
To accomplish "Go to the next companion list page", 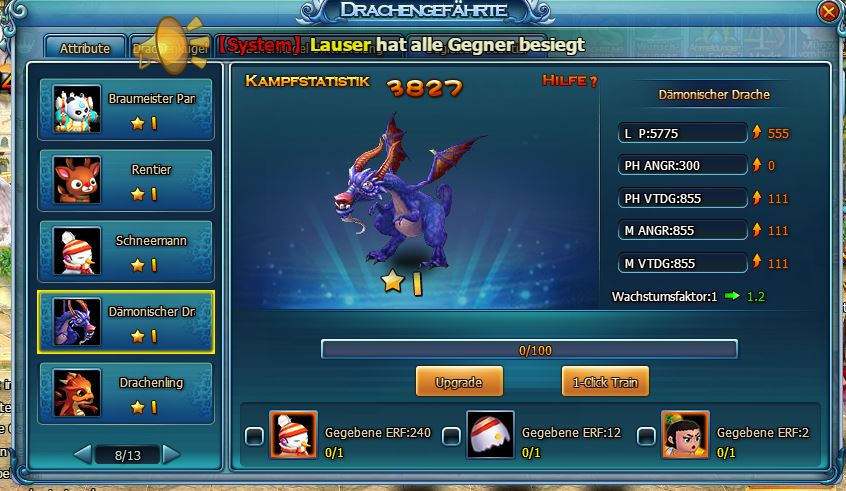I will point(171,455).
